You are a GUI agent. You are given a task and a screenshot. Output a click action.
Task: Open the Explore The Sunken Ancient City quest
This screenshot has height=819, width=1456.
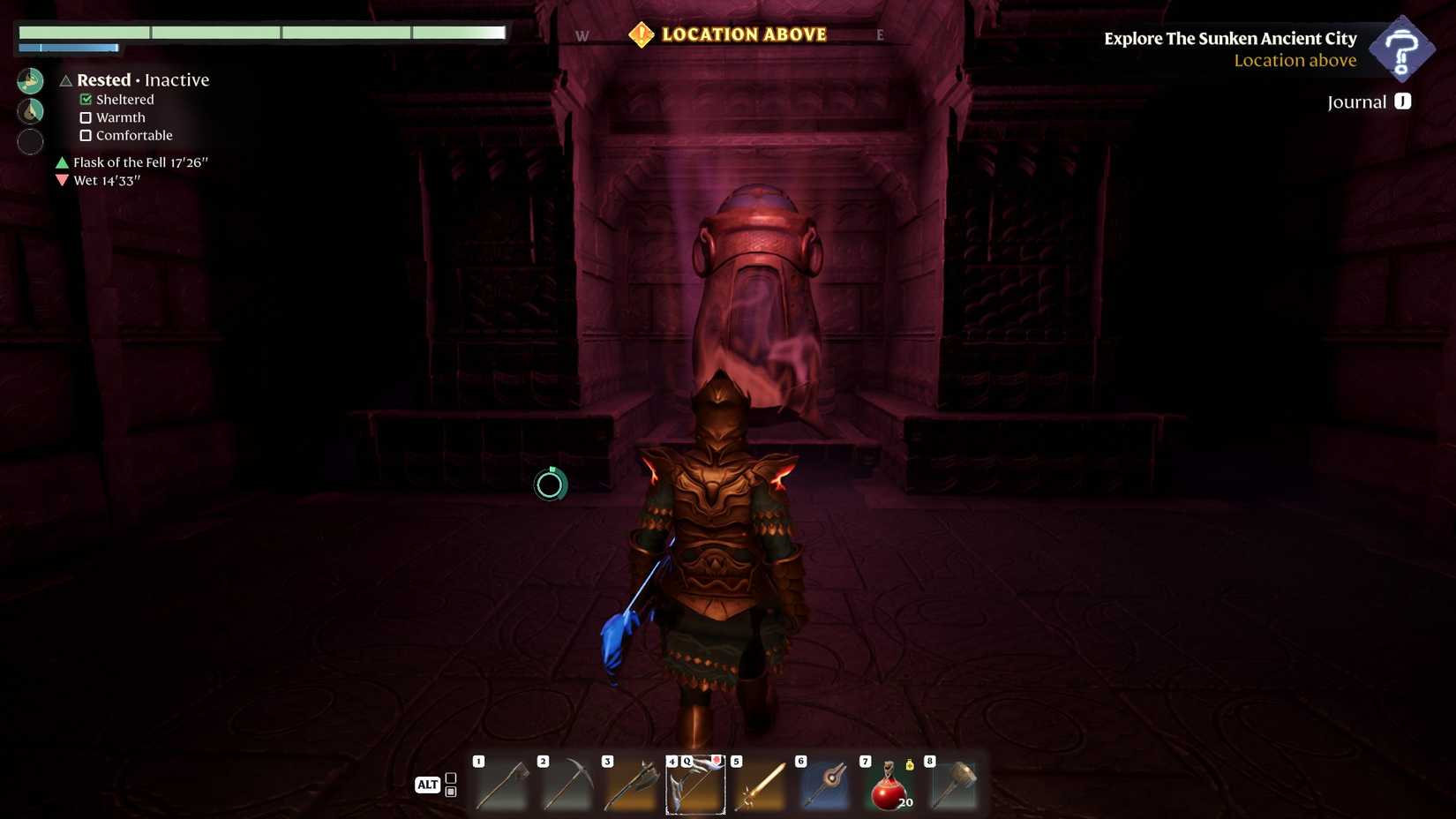[x=1228, y=38]
